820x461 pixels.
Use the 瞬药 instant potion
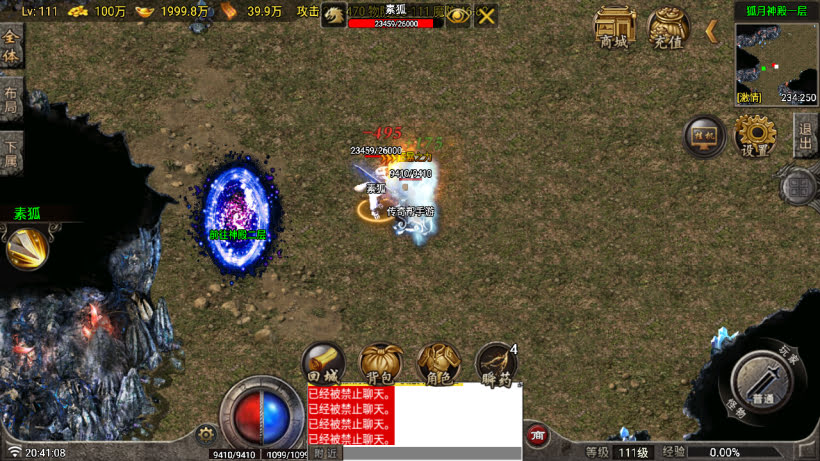495,364
